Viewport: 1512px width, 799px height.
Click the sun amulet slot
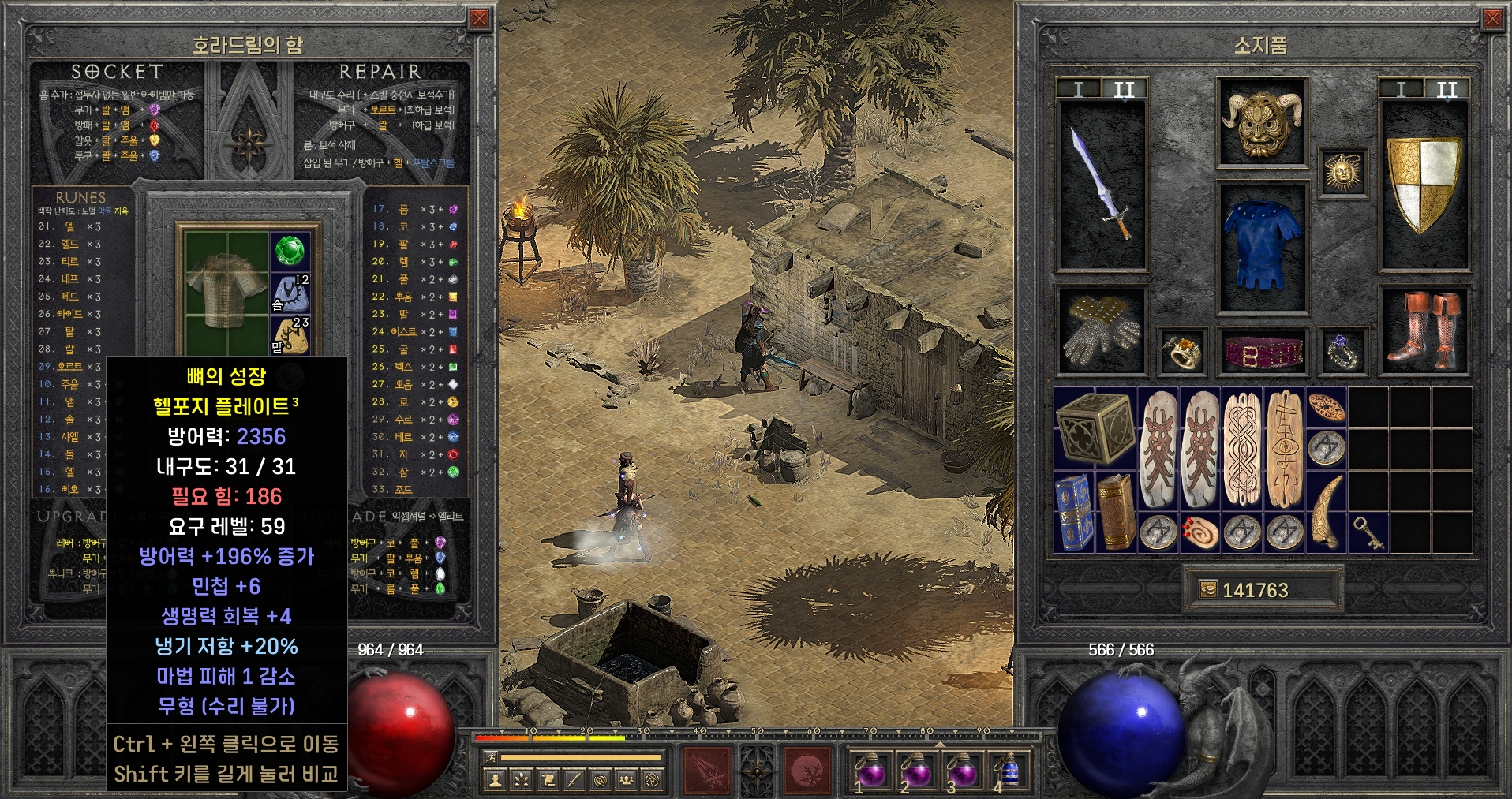(1342, 173)
